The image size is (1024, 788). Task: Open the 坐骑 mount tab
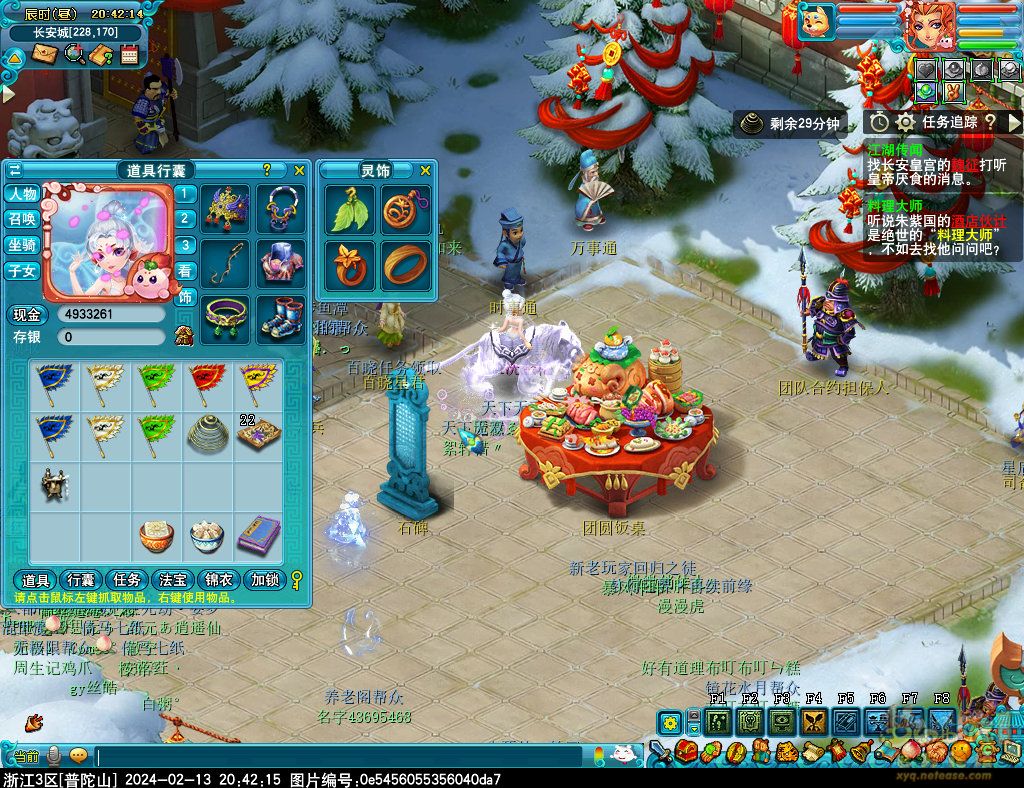click(x=22, y=245)
